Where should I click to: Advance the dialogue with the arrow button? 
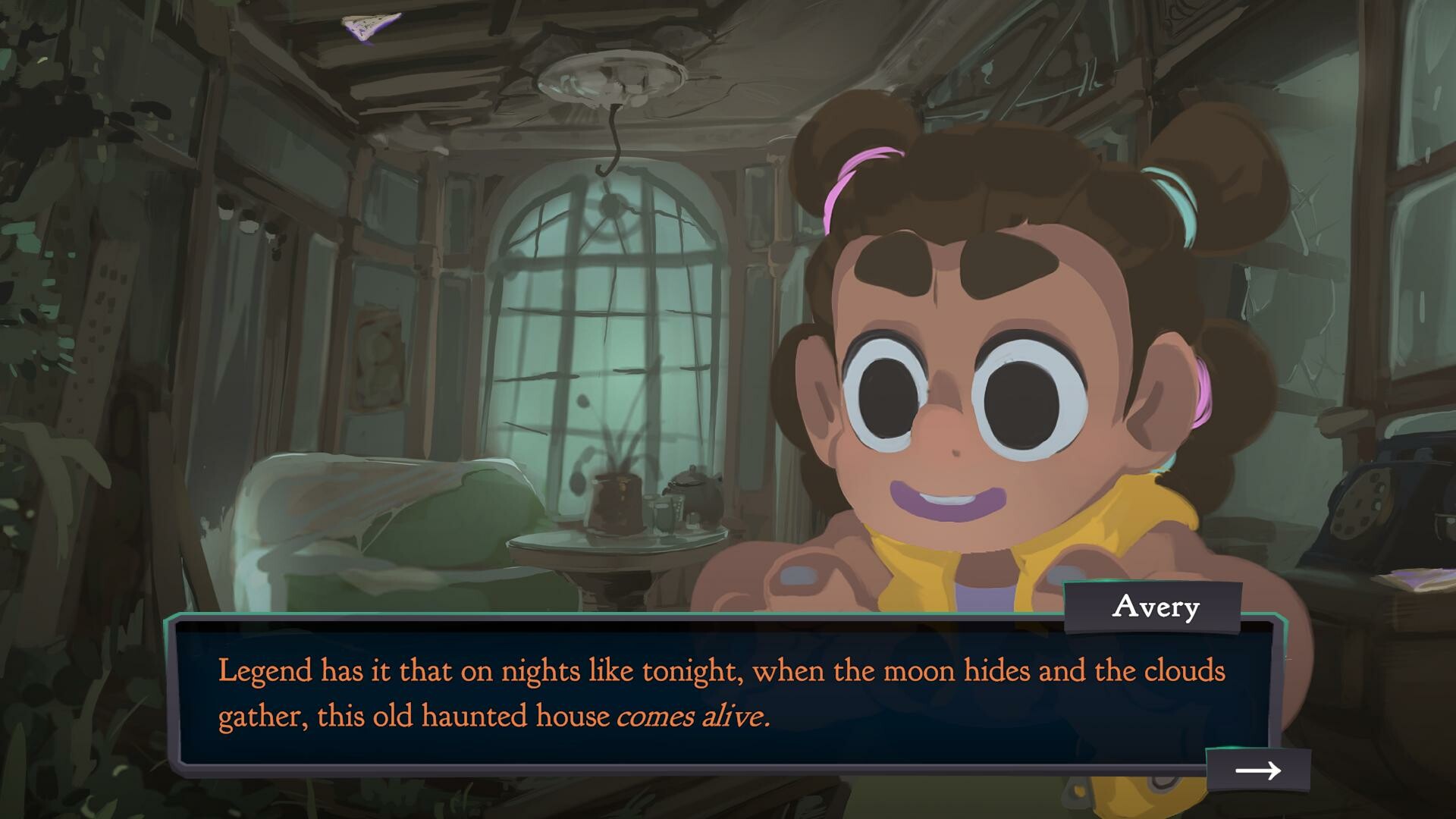1259,771
